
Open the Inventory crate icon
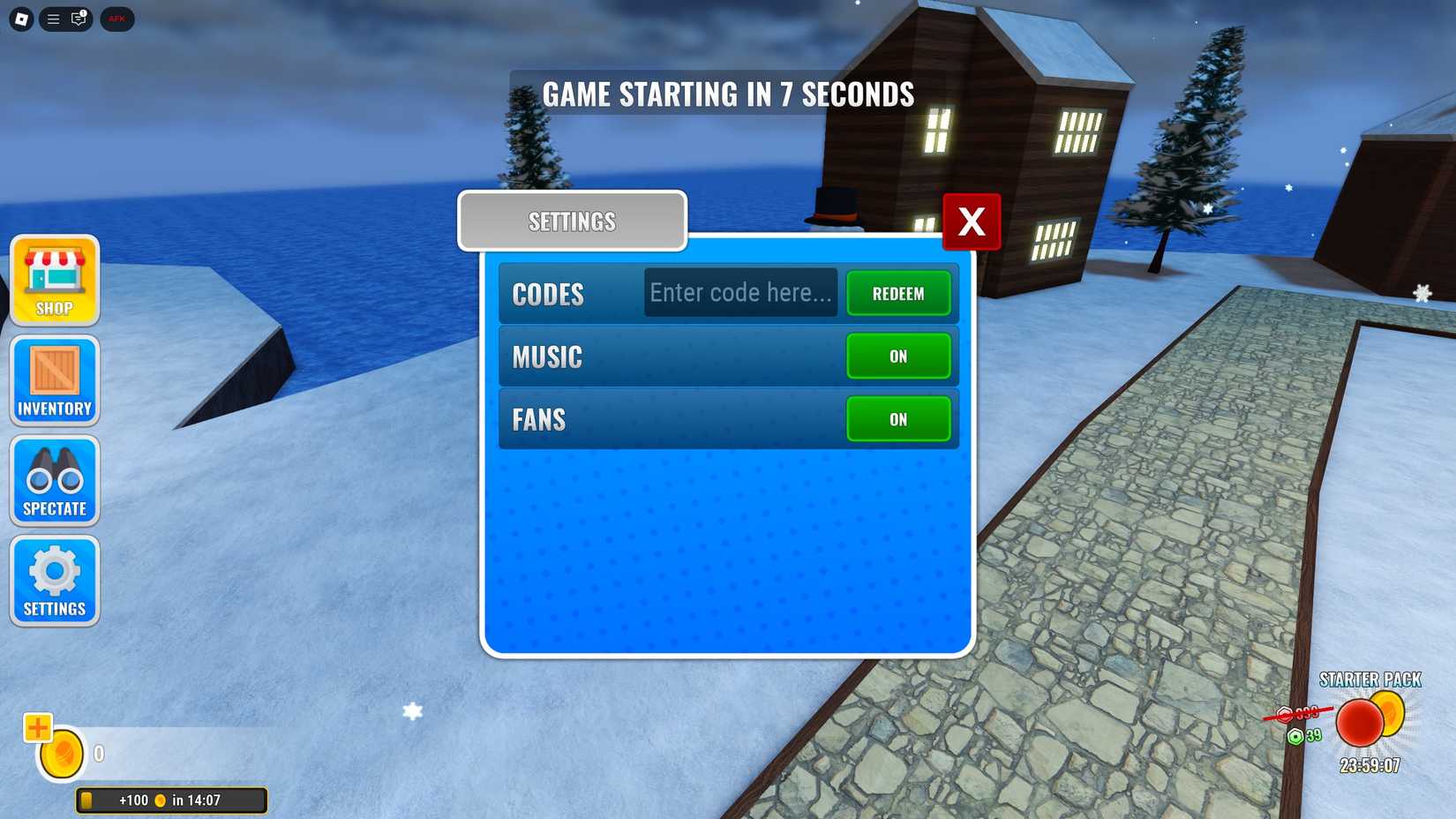click(55, 379)
